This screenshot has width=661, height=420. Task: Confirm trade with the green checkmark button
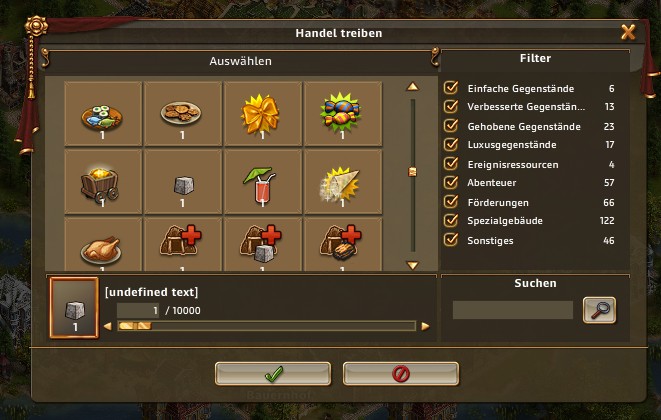coord(272,374)
